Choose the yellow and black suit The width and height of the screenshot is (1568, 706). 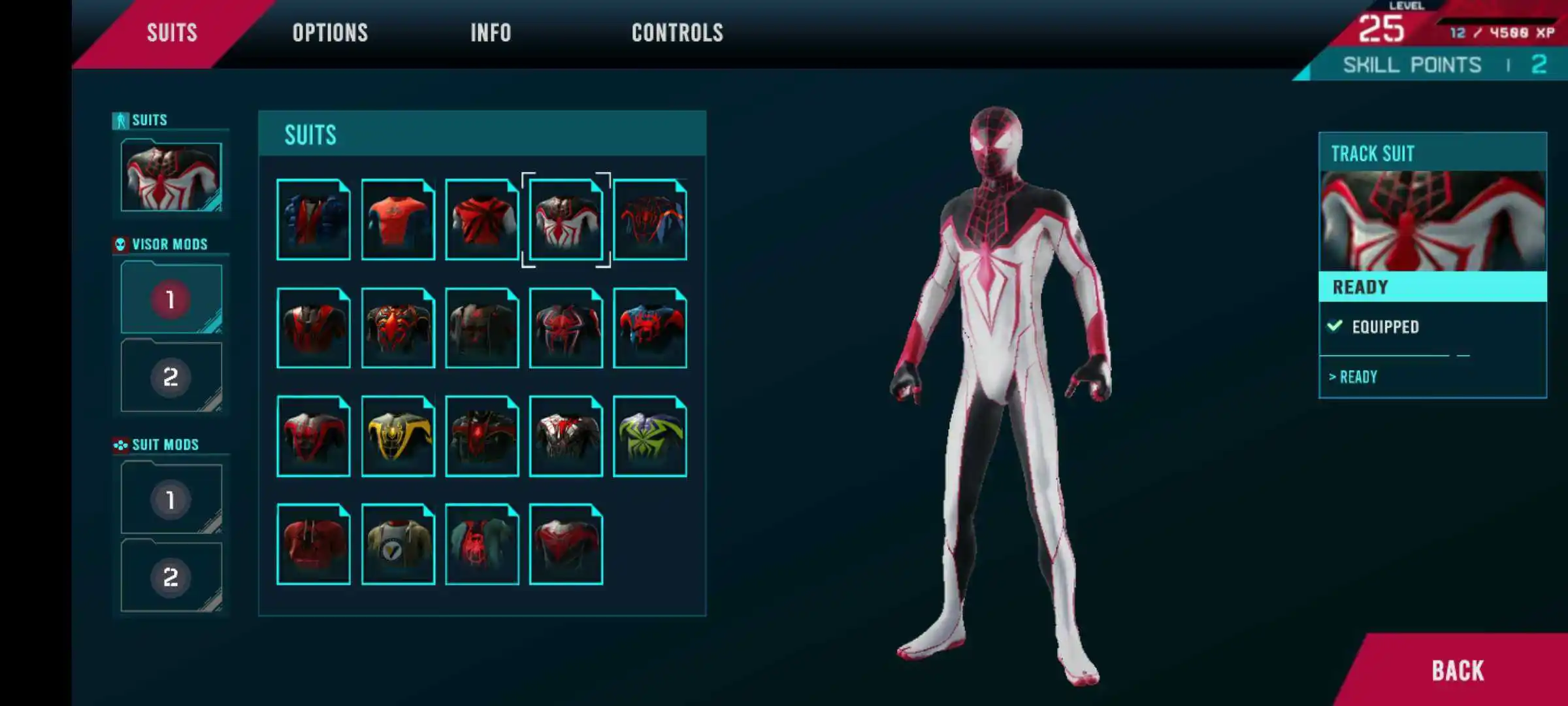coord(398,436)
